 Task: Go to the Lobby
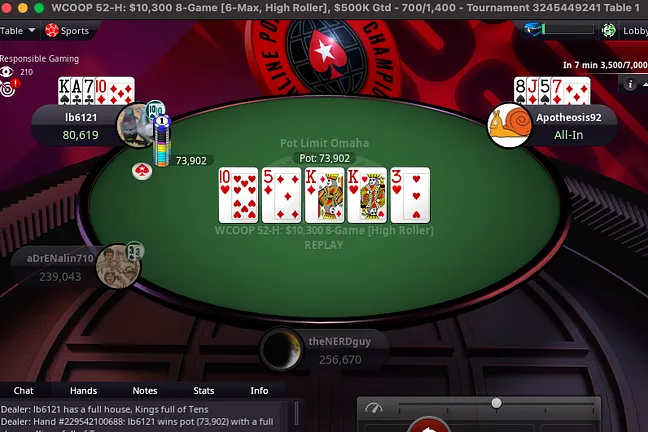628,31
